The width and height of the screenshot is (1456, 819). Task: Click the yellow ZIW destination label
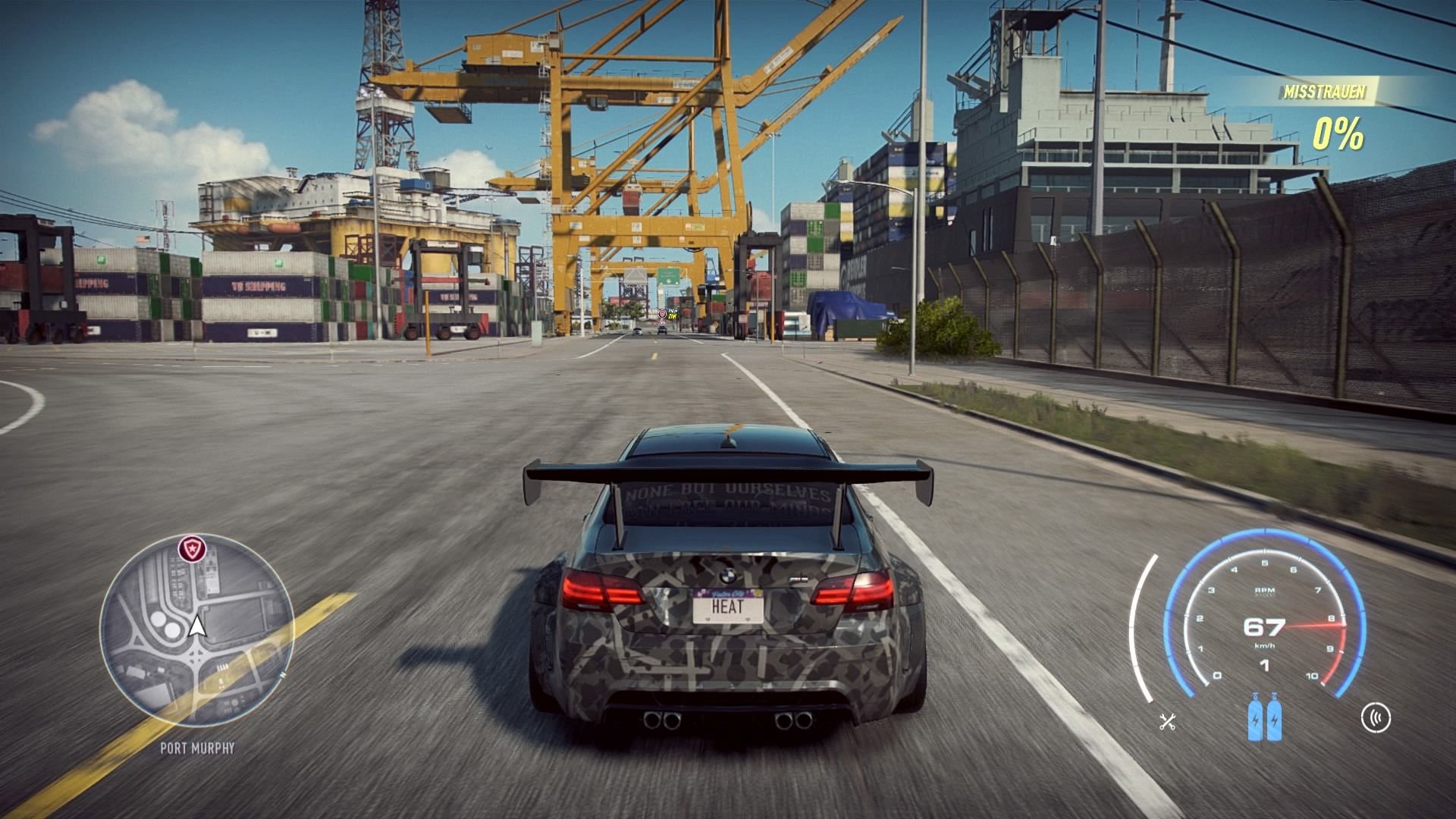672,316
